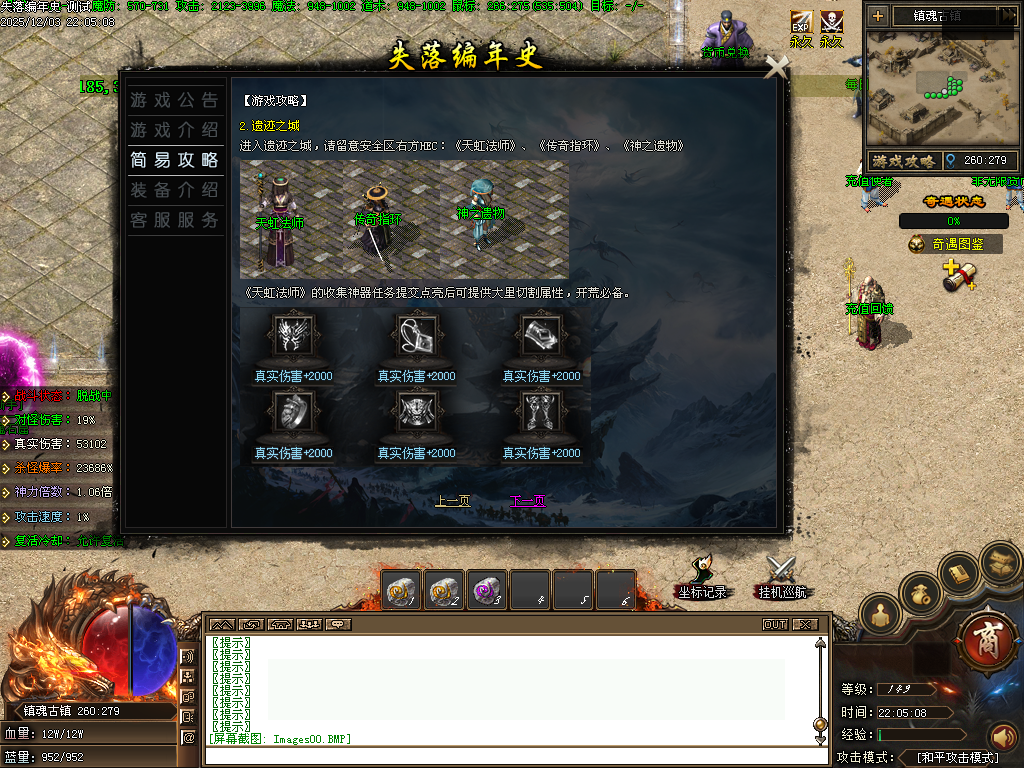The height and width of the screenshot is (768, 1024).
Task: Use the purple scroll in hotbar slot 3
Action: [488, 591]
